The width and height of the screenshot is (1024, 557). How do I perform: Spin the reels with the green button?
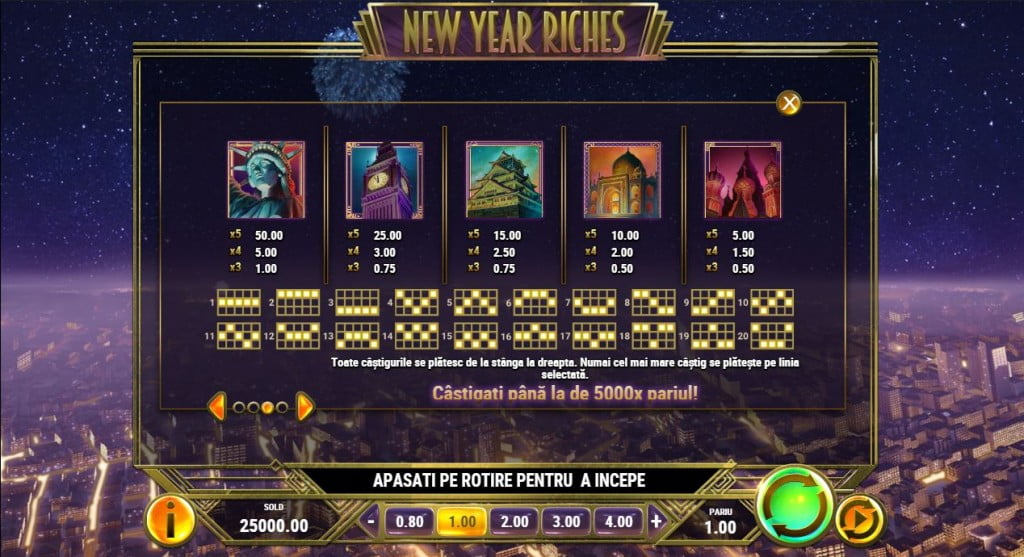tap(794, 505)
